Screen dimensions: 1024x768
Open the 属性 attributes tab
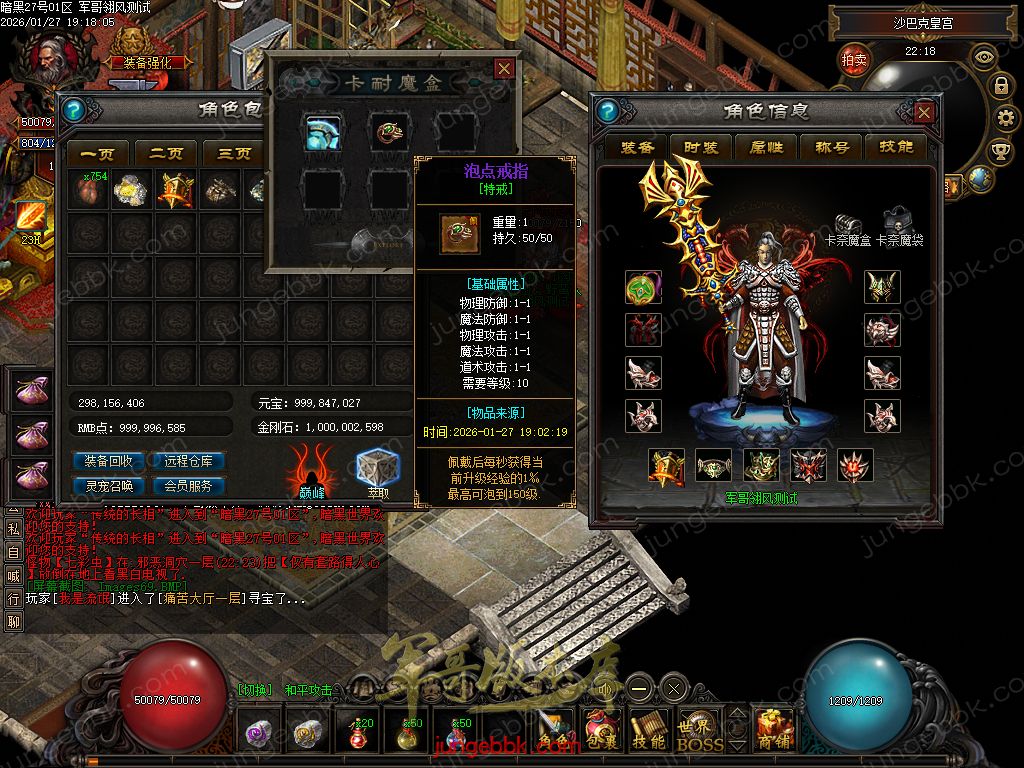766,148
